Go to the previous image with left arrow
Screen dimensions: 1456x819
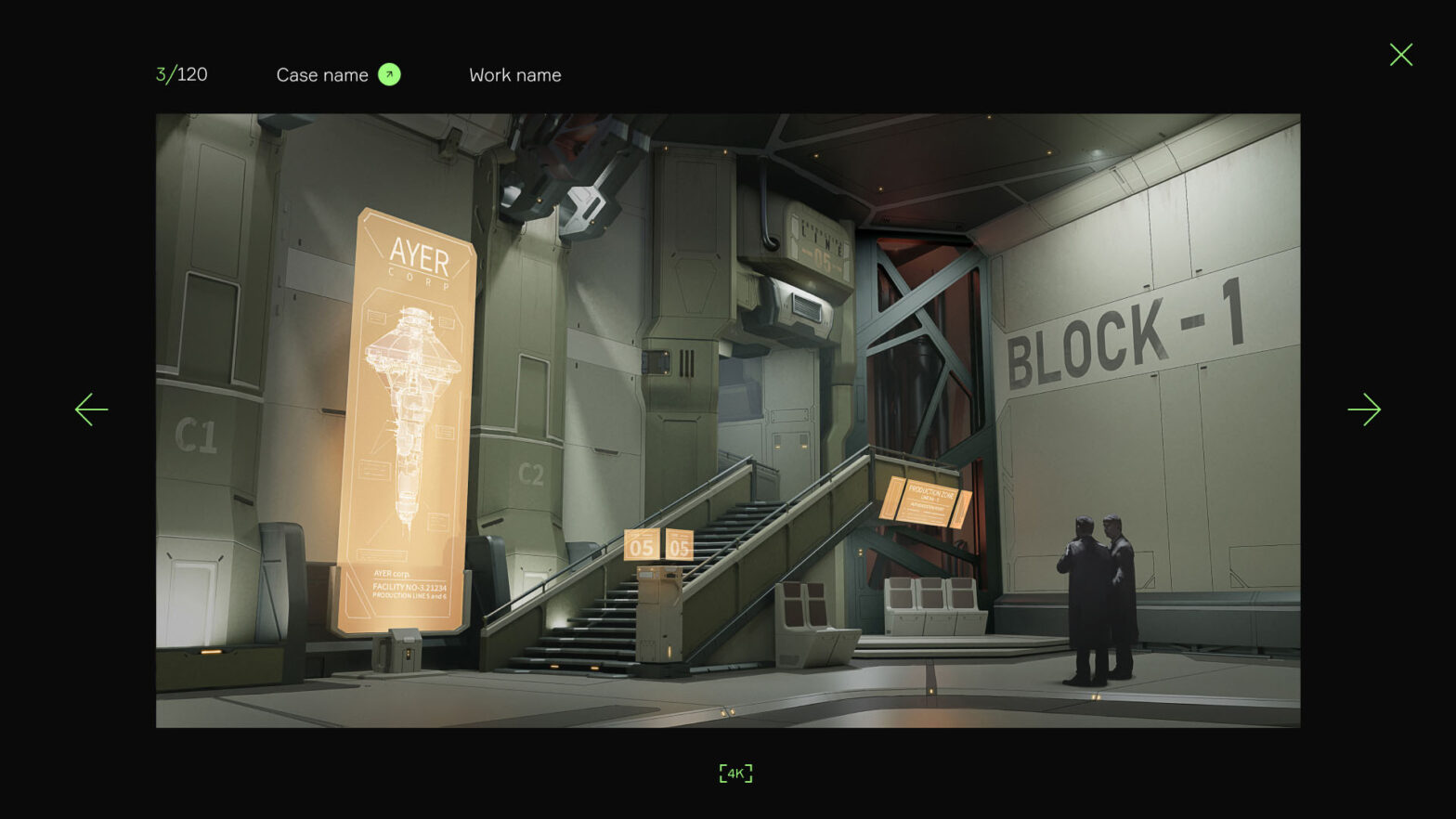[91, 409]
